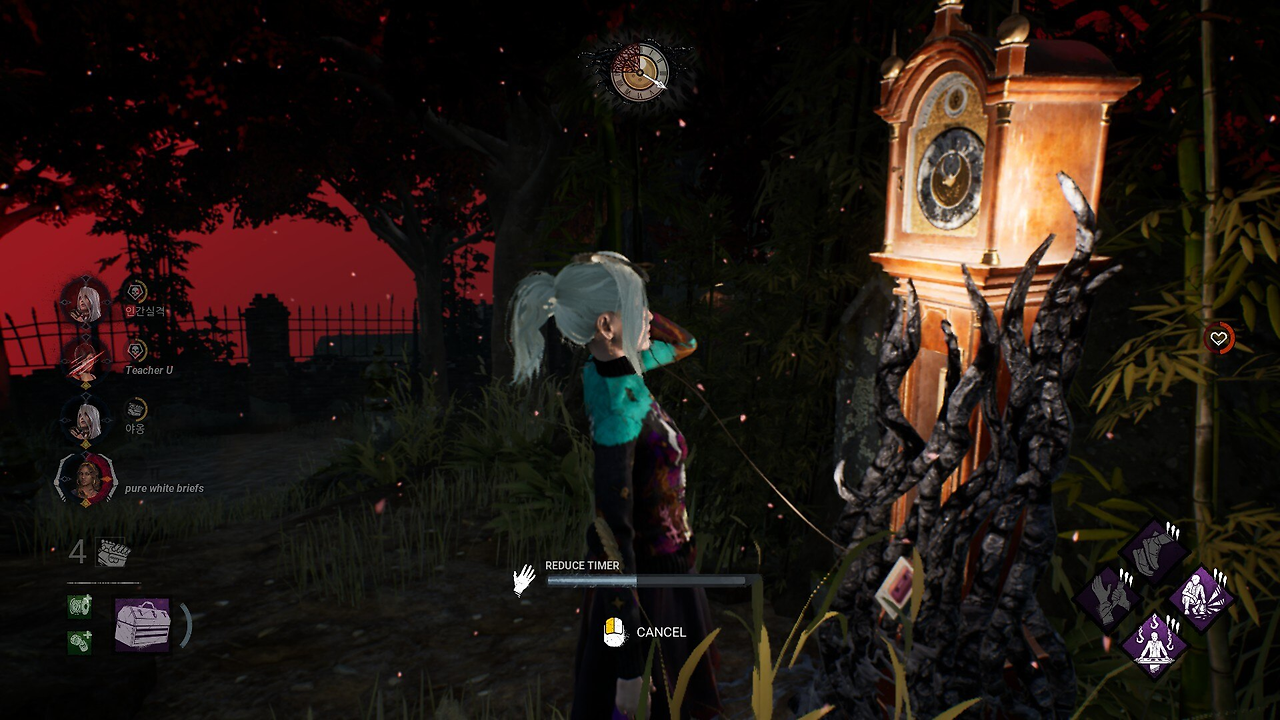Select the toolbox item slot

[x=142, y=625]
